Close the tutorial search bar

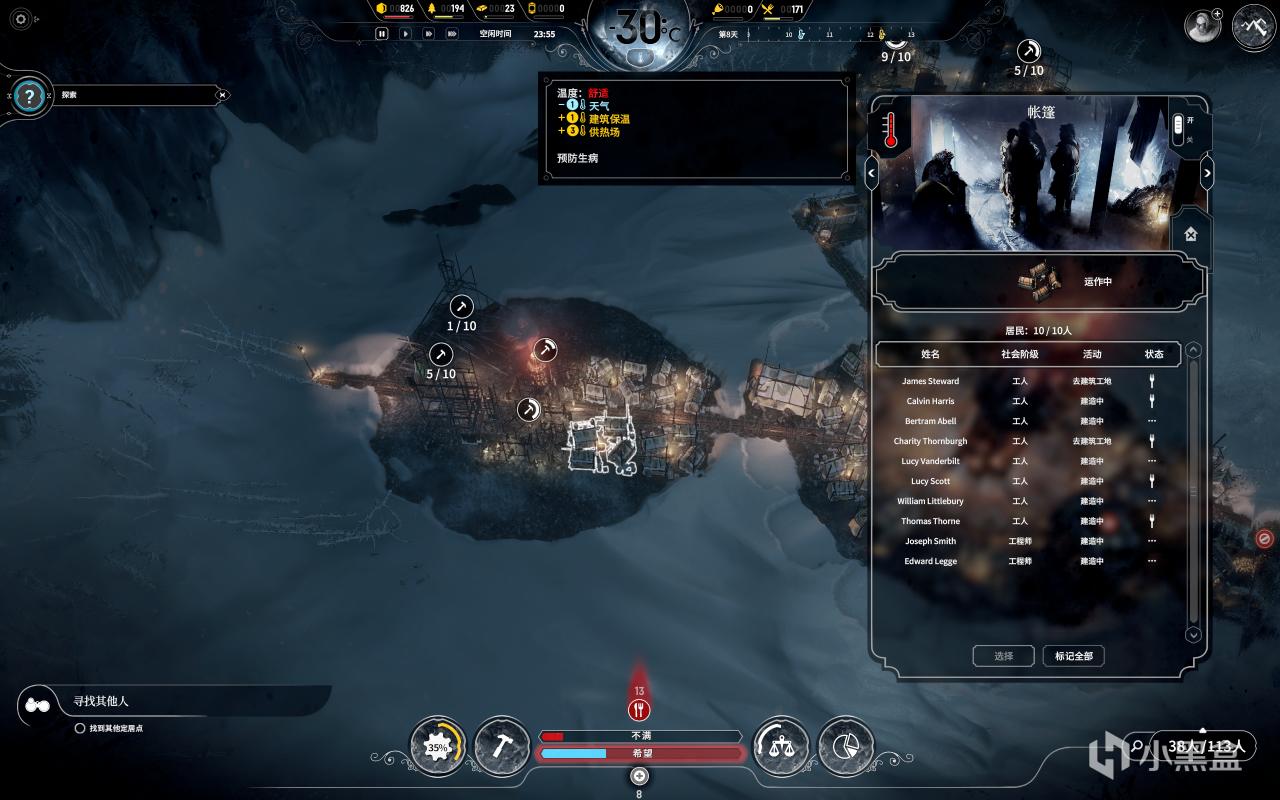(223, 95)
